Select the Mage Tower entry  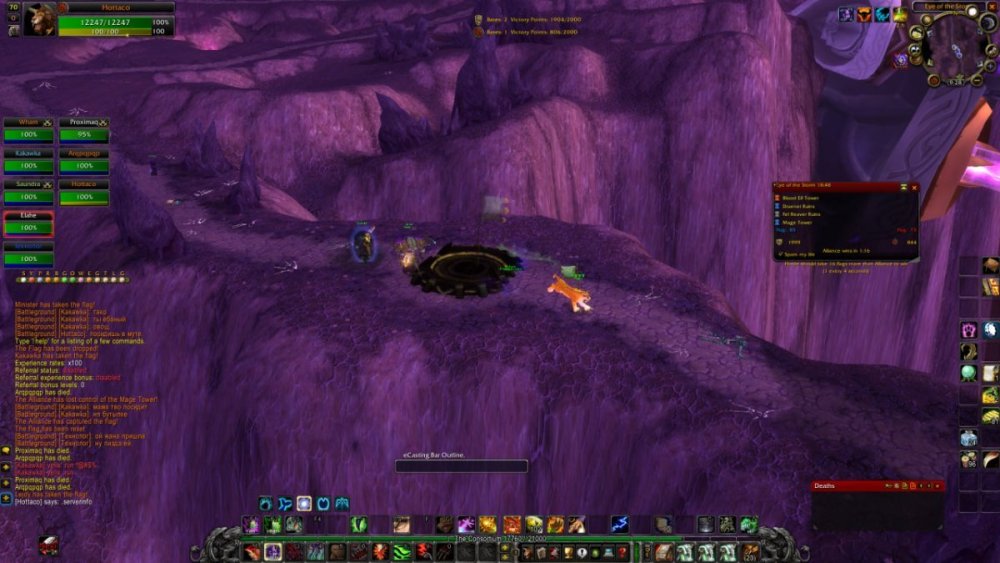tap(799, 221)
